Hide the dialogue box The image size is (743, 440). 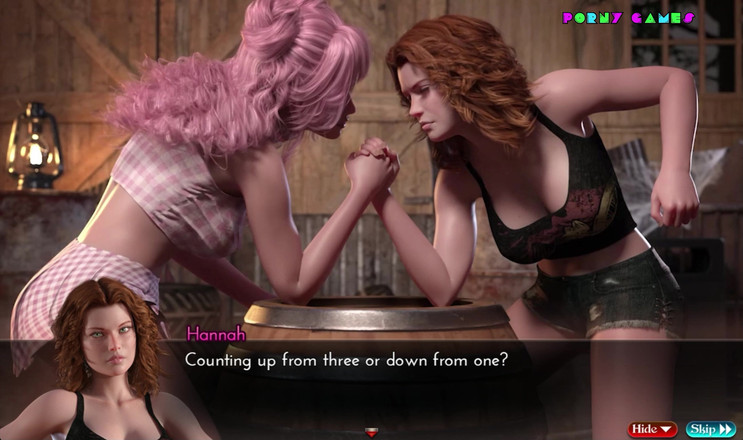[652, 429]
